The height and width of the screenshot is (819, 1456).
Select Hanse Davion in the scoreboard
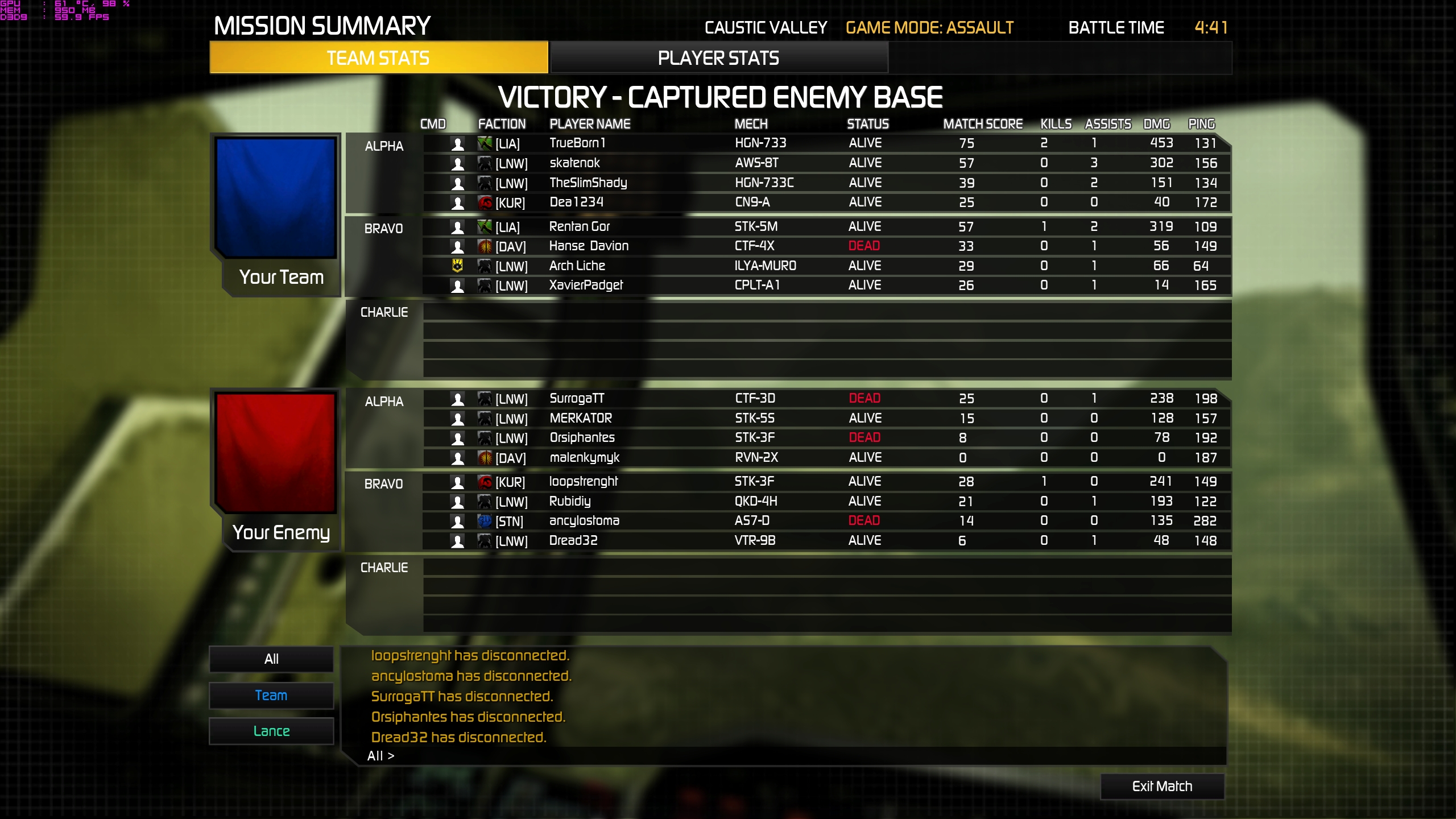tap(589, 246)
